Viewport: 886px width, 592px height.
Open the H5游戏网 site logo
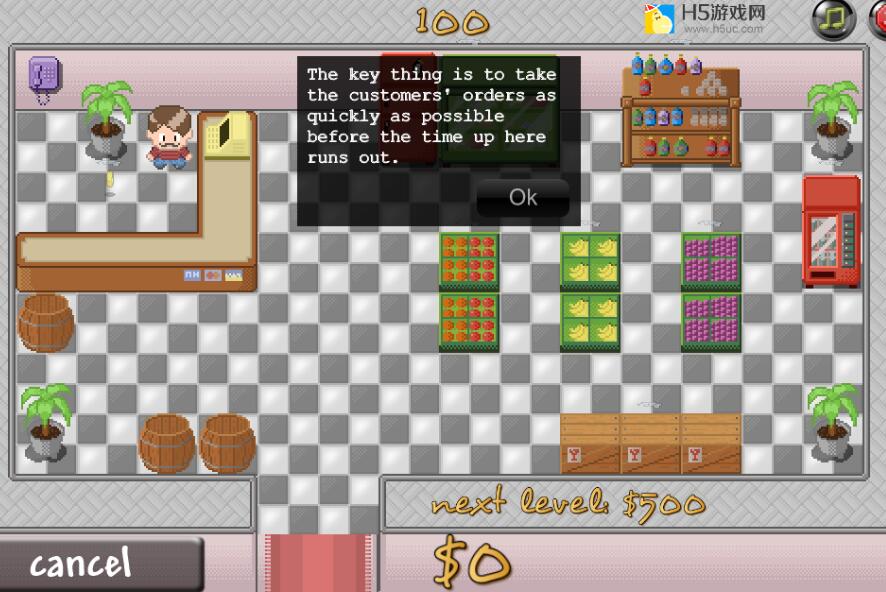(705, 18)
